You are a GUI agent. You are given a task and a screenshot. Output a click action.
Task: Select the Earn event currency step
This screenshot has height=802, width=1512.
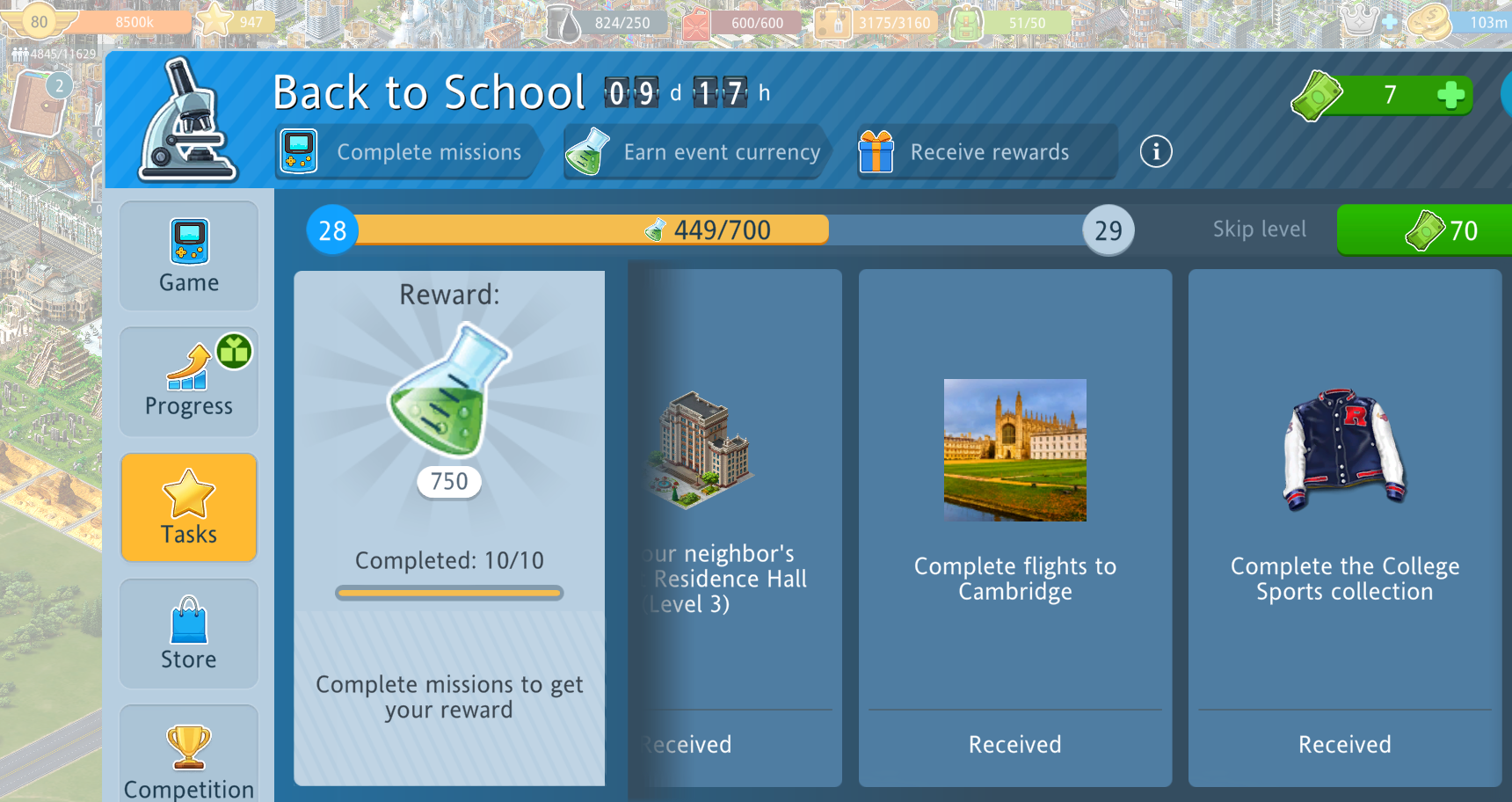click(x=694, y=152)
